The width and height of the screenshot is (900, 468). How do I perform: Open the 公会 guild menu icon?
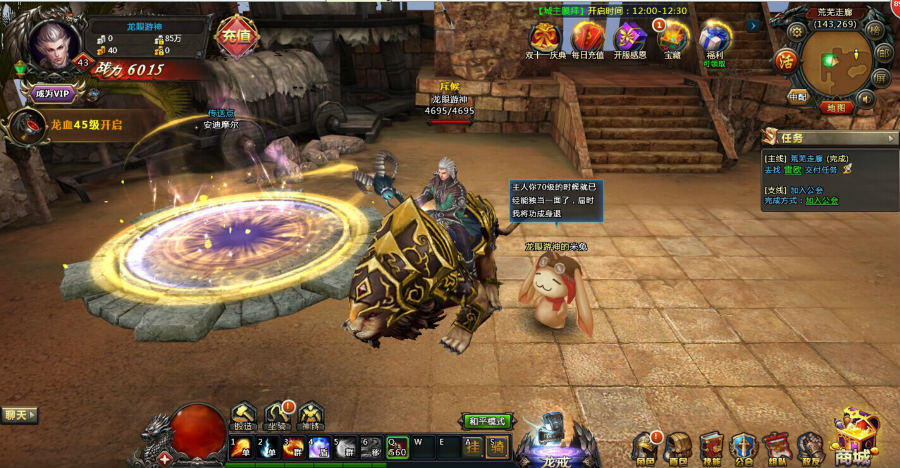[x=742, y=446]
